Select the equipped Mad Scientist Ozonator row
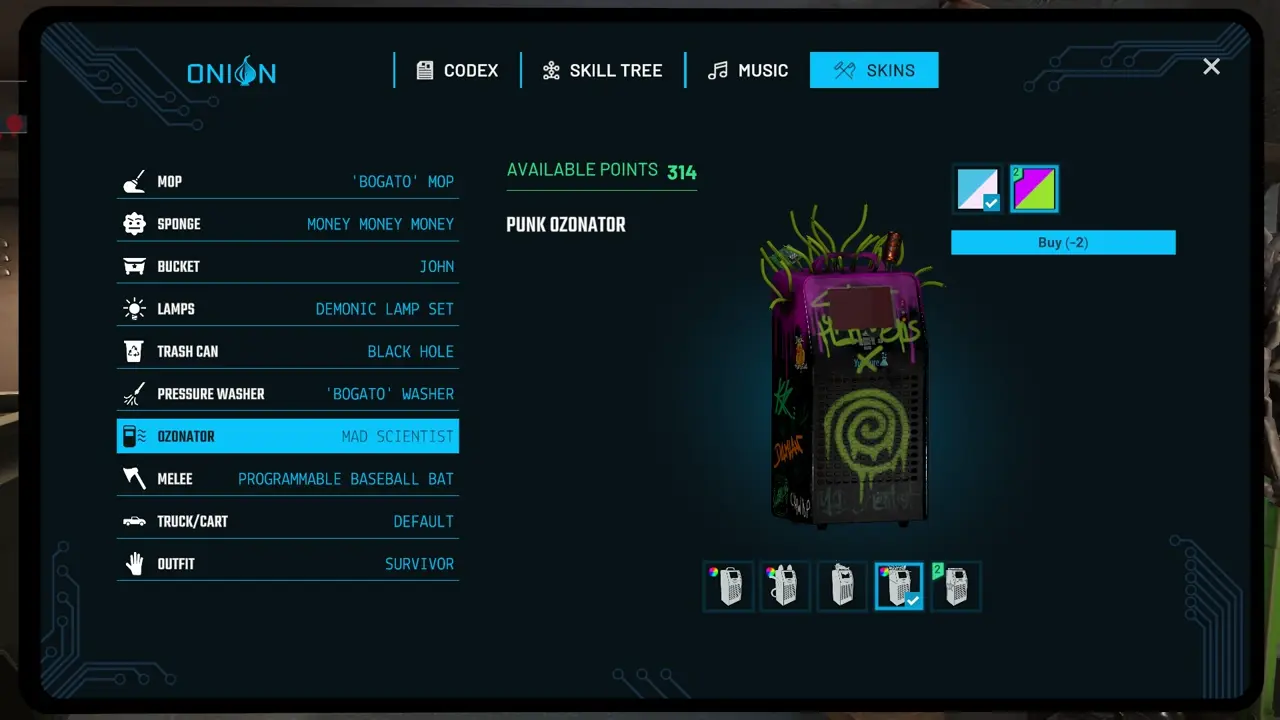The height and width of the screenshot is (720, 1280). coord(288,436)
